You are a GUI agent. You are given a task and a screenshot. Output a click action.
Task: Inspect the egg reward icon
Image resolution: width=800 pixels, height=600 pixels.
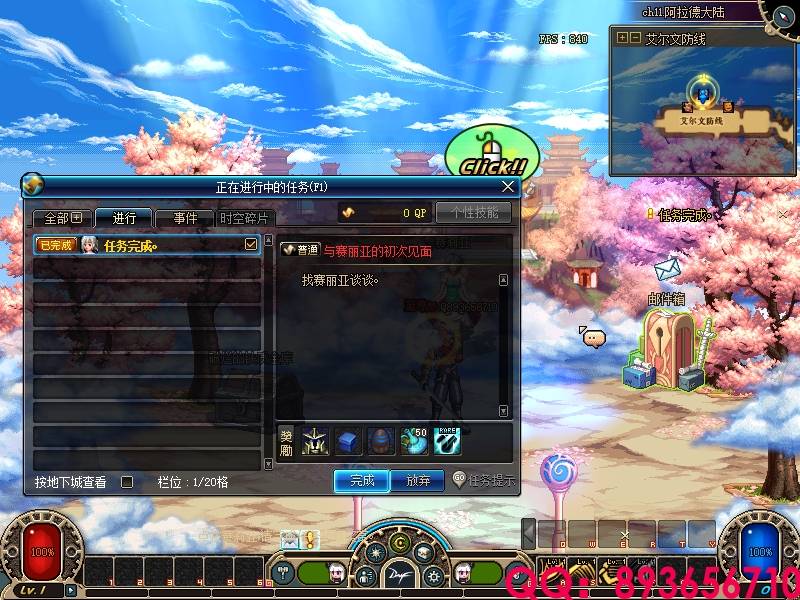pyautogui.click(x=382, y=441)
